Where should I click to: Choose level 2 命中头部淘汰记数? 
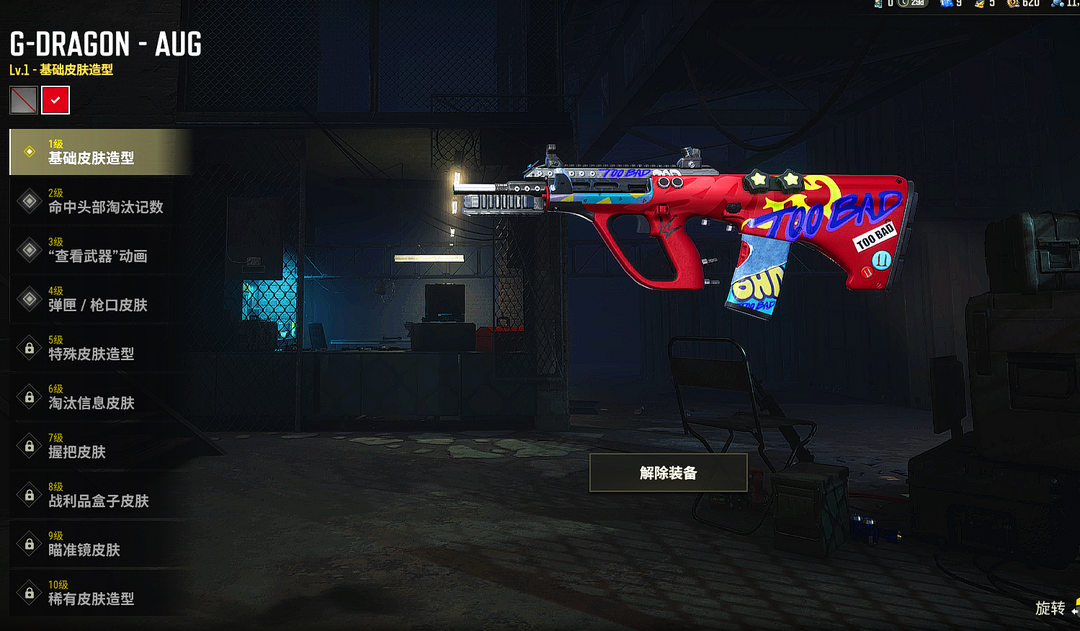[98, 201]
